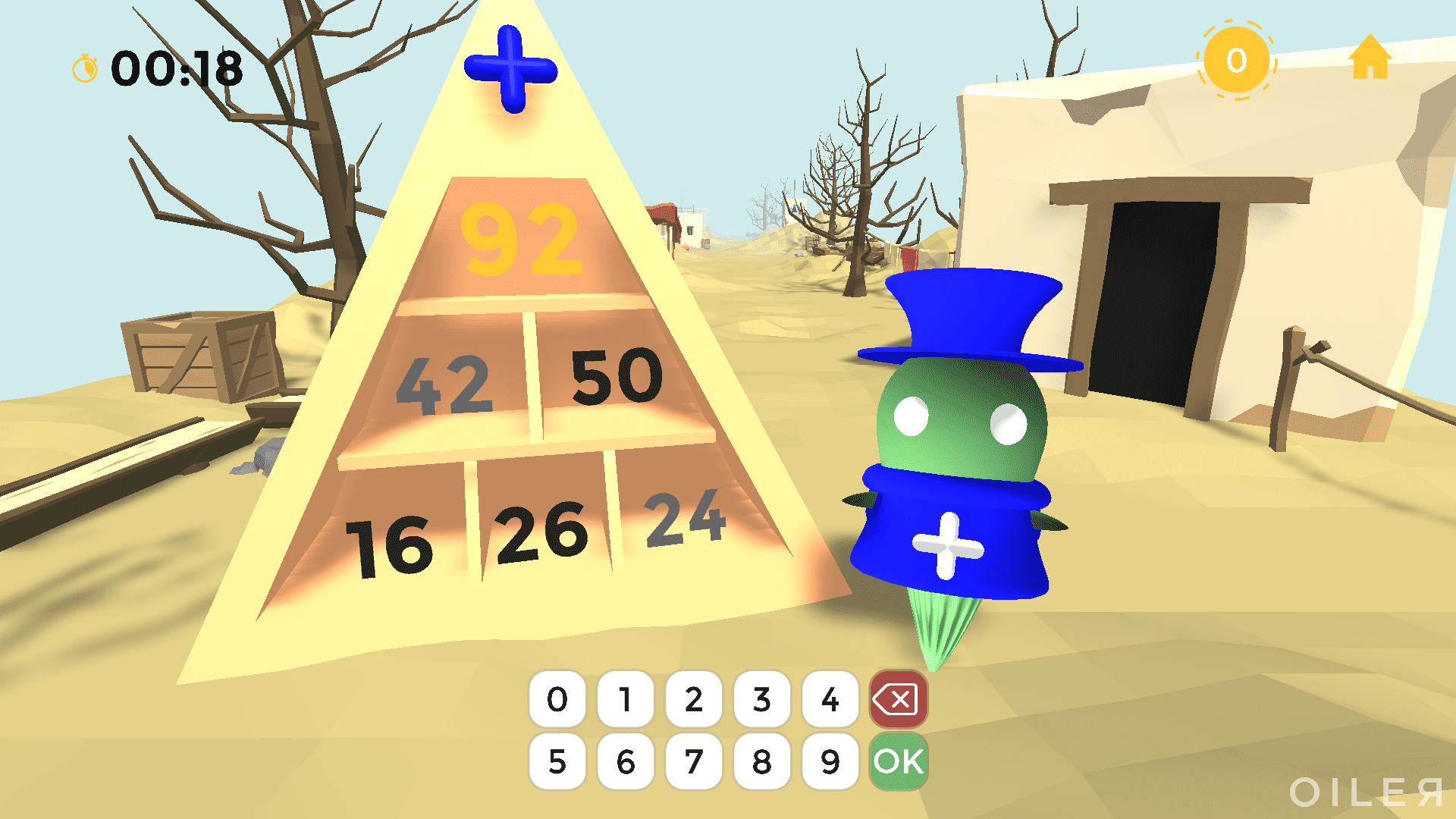Enter the number 9 on keypad

coord(830,761)
